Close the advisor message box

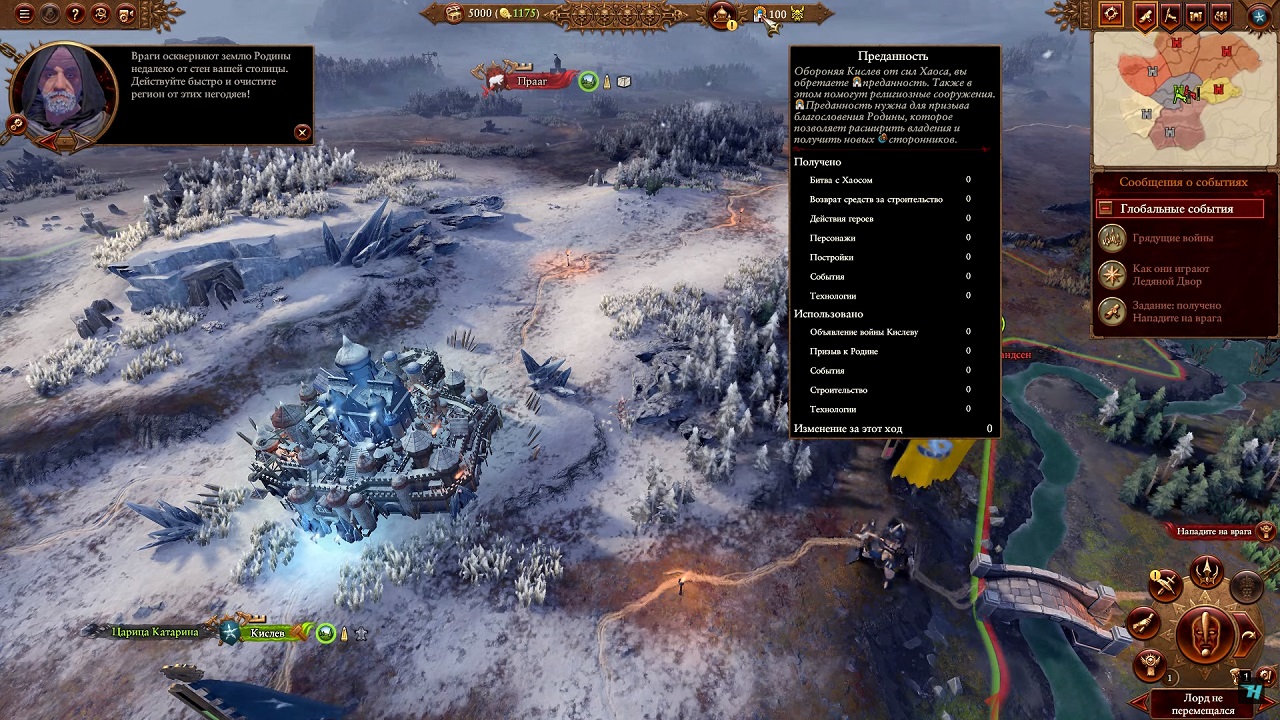tap(302, 132)
